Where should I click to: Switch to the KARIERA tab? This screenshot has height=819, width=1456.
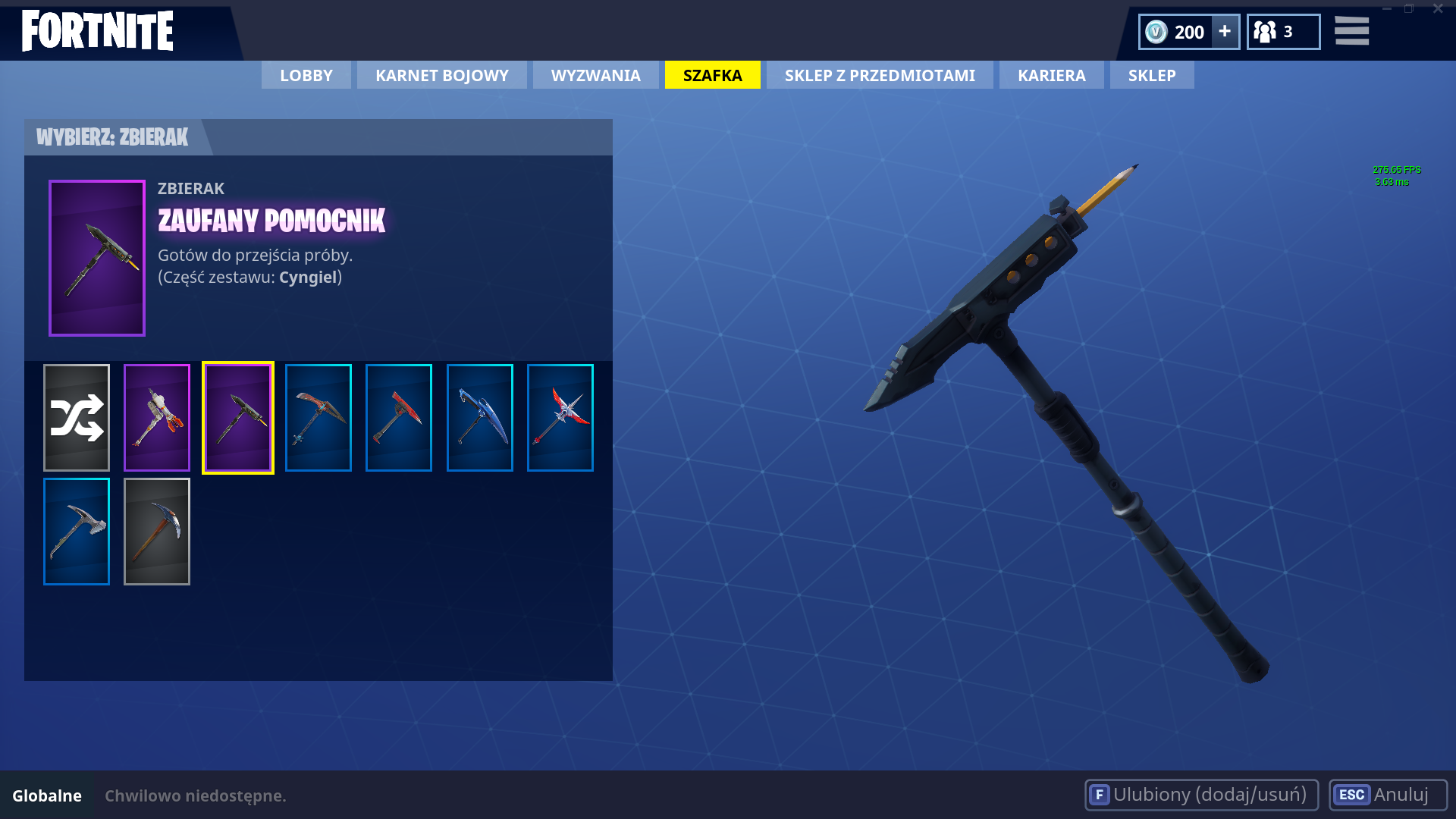[1051, 75]
